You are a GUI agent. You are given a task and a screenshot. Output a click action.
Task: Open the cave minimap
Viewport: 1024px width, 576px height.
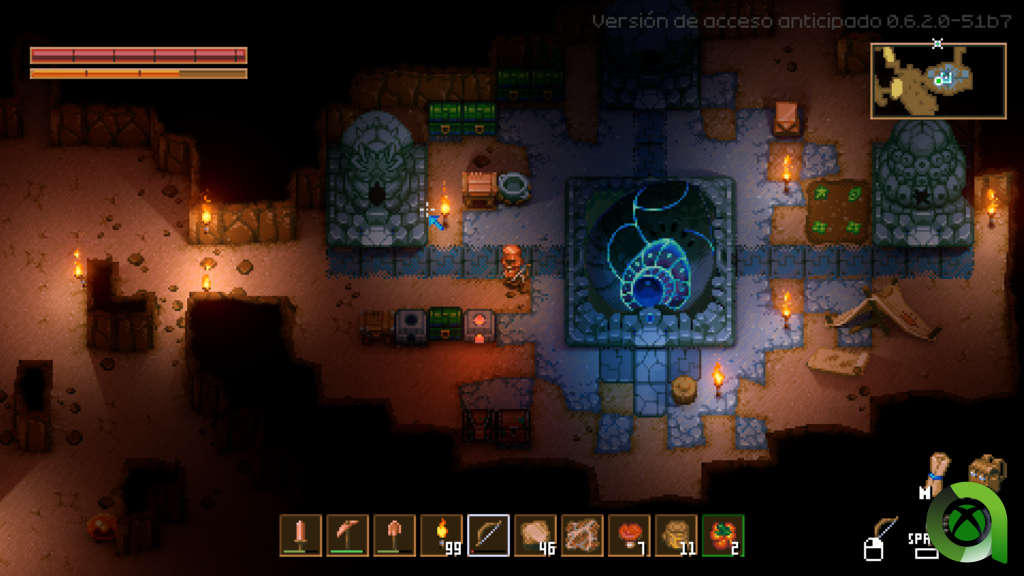click(x=937, y=80)
